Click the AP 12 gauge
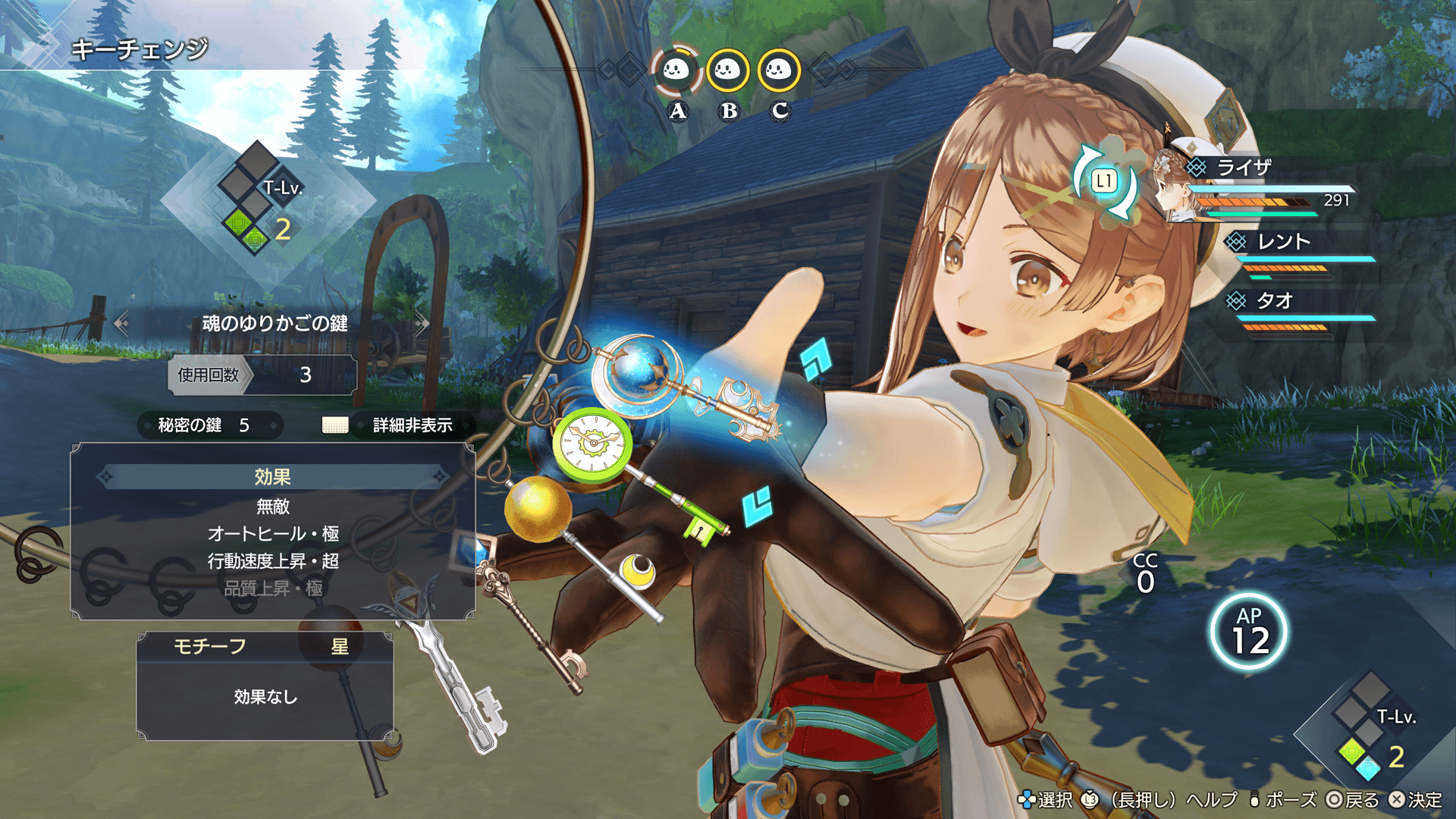This screenshot has width=1456, height=819. pyautogui.click(x=1249, y=632)
